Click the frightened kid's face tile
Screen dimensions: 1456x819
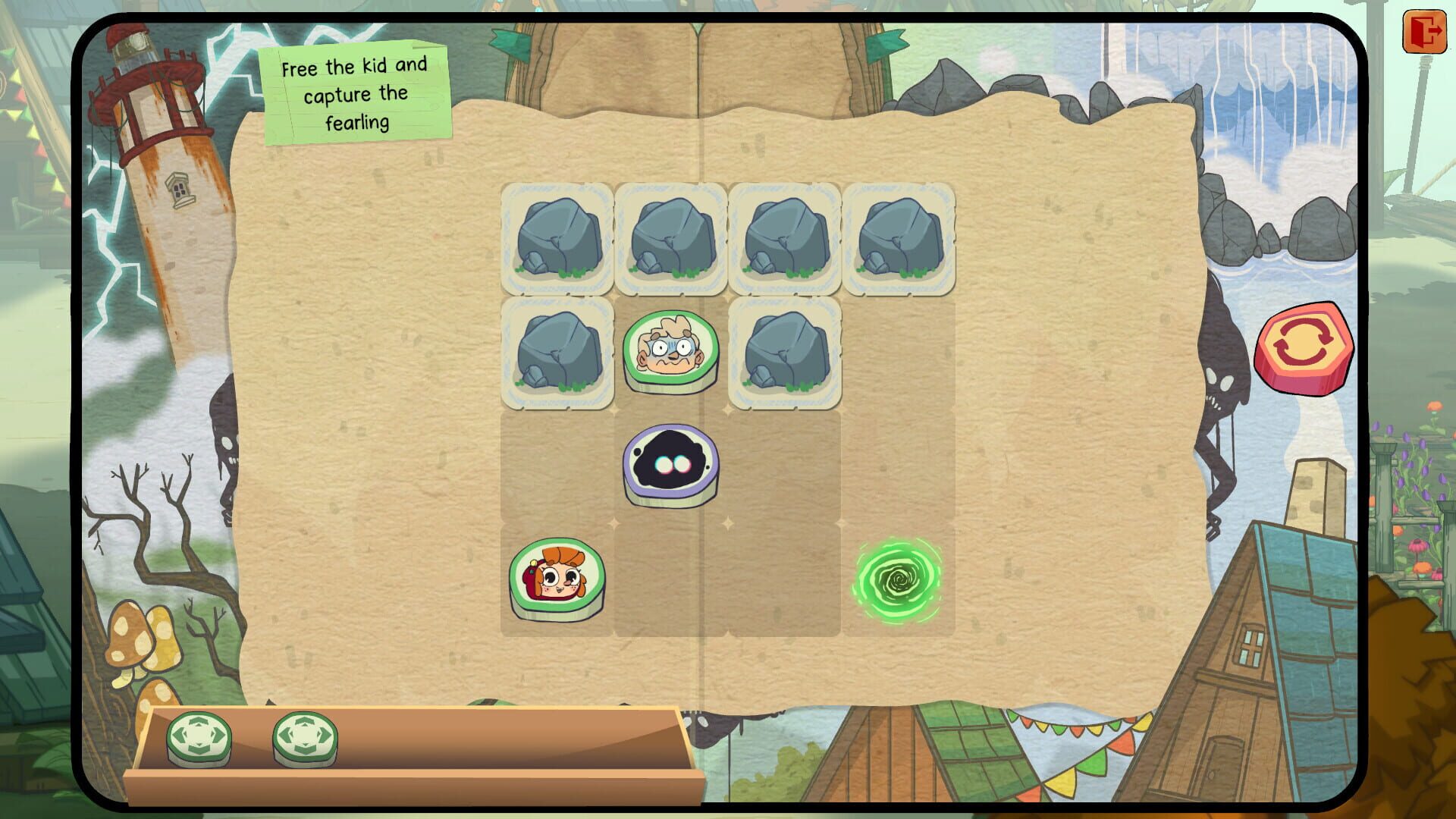tap(671, 351)
